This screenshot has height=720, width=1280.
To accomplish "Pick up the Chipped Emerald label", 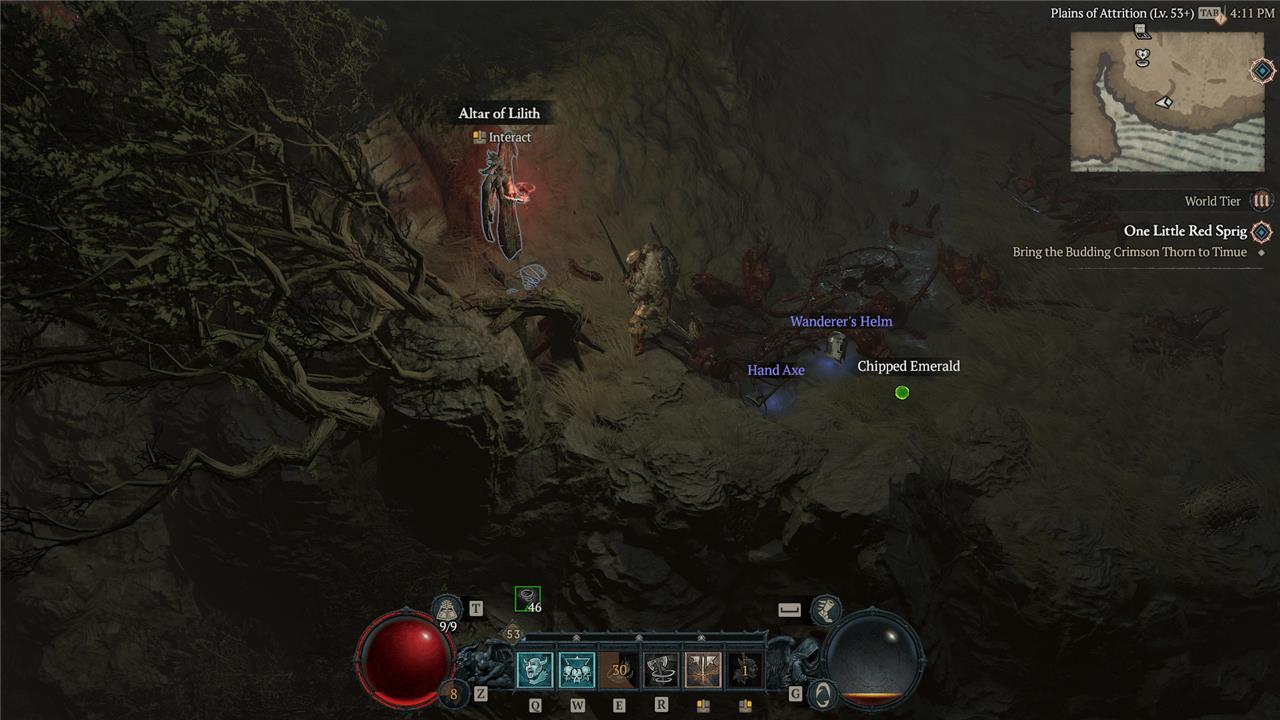I will pyautogui.click(x=908, y=366).
